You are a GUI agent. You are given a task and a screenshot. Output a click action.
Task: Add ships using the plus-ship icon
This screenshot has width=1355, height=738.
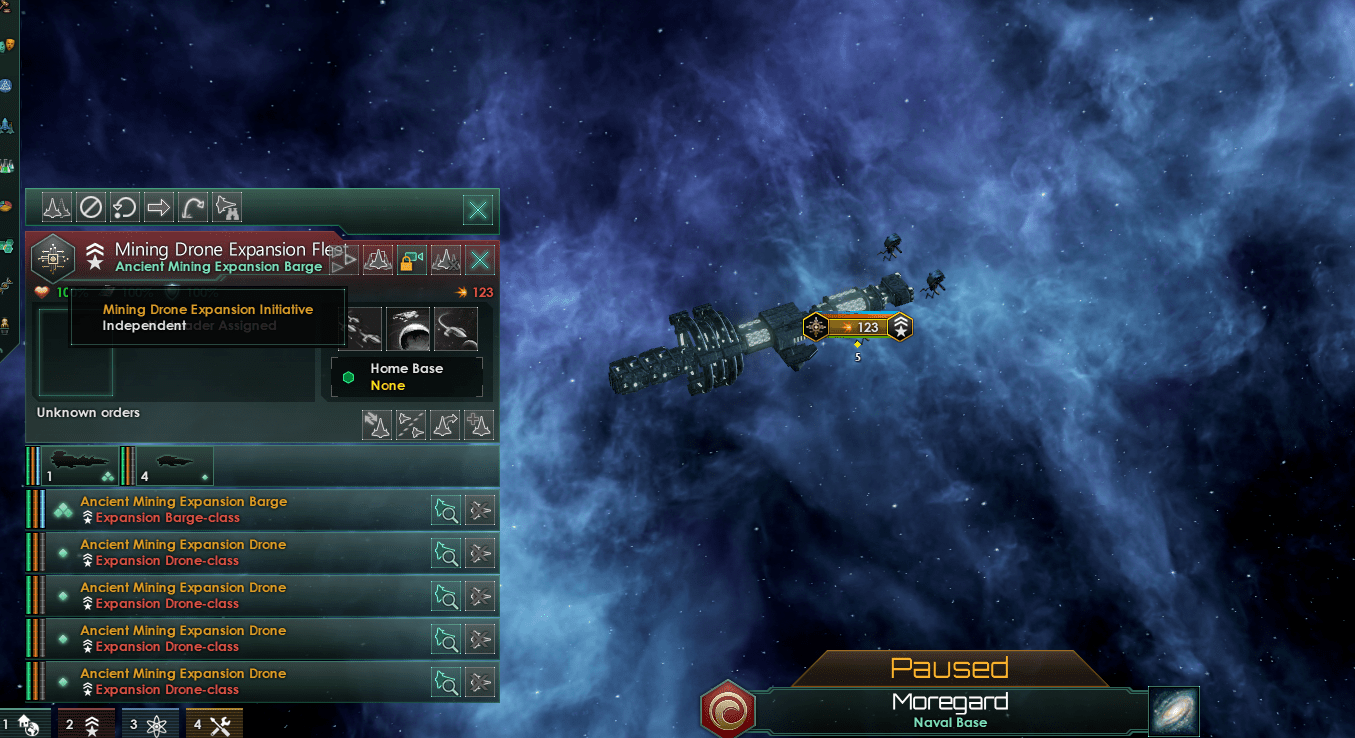[x=479, y=424]
